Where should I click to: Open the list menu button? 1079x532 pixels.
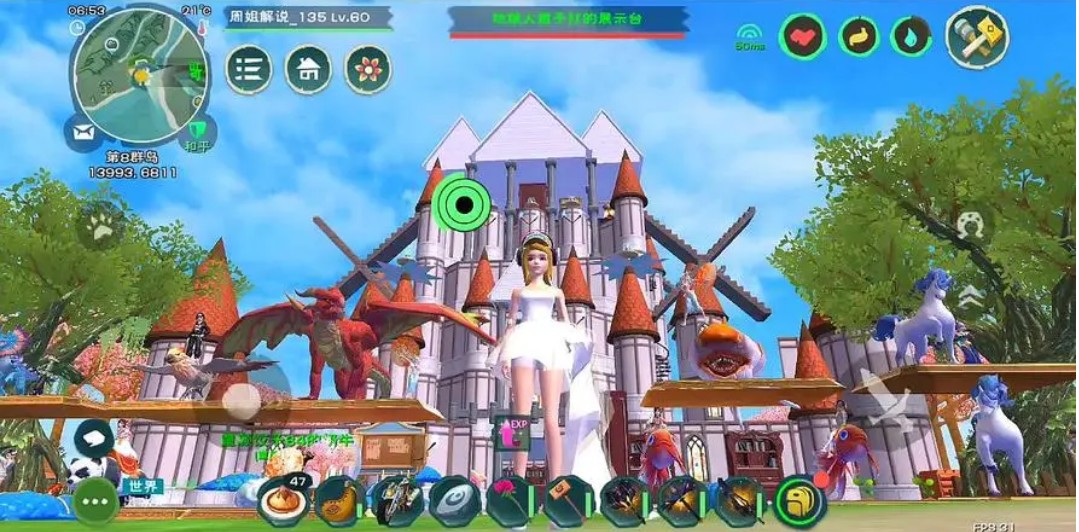(249, 70)
